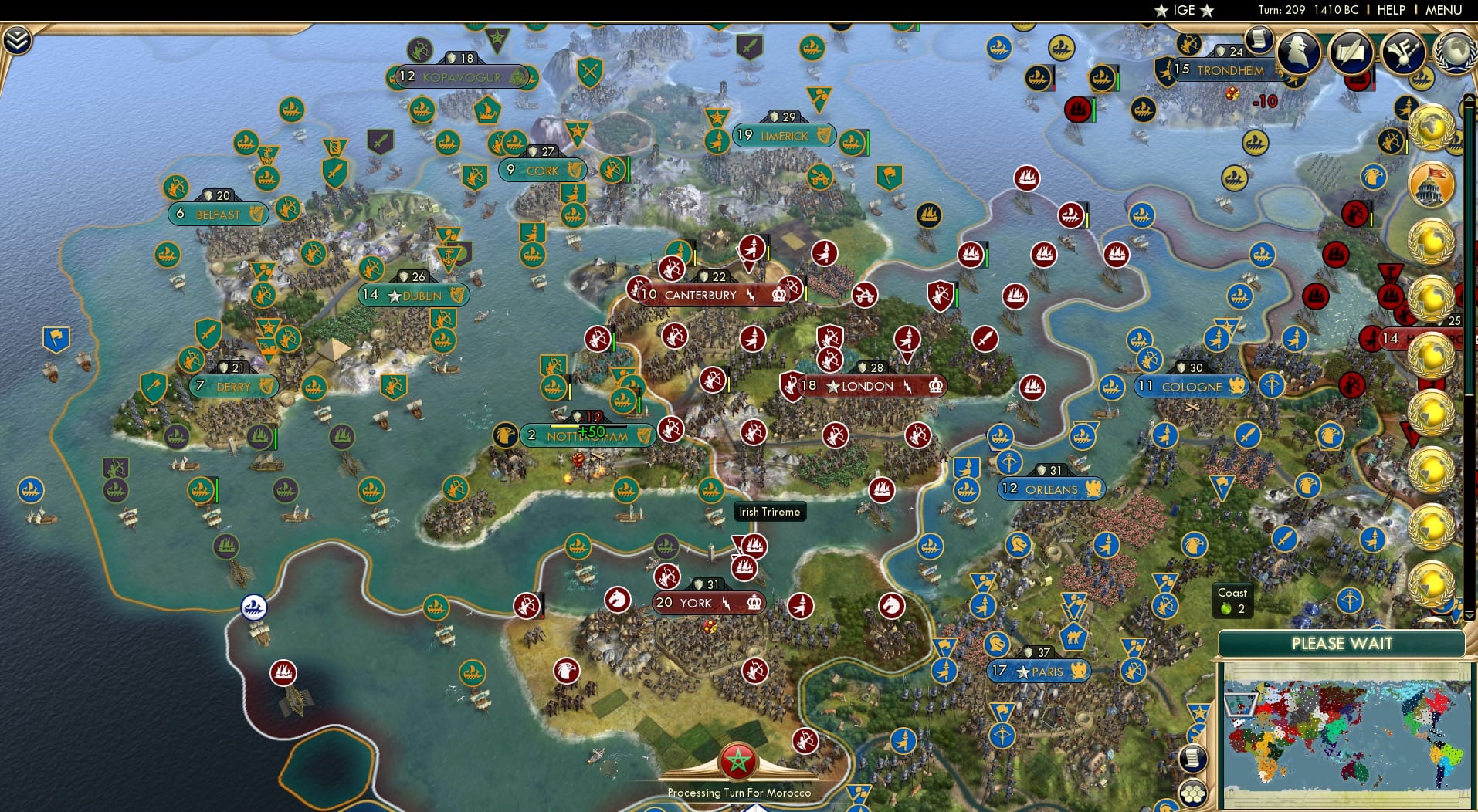
Task: Open the notification log scroll icon top right
Action: tap(1259, 40)
